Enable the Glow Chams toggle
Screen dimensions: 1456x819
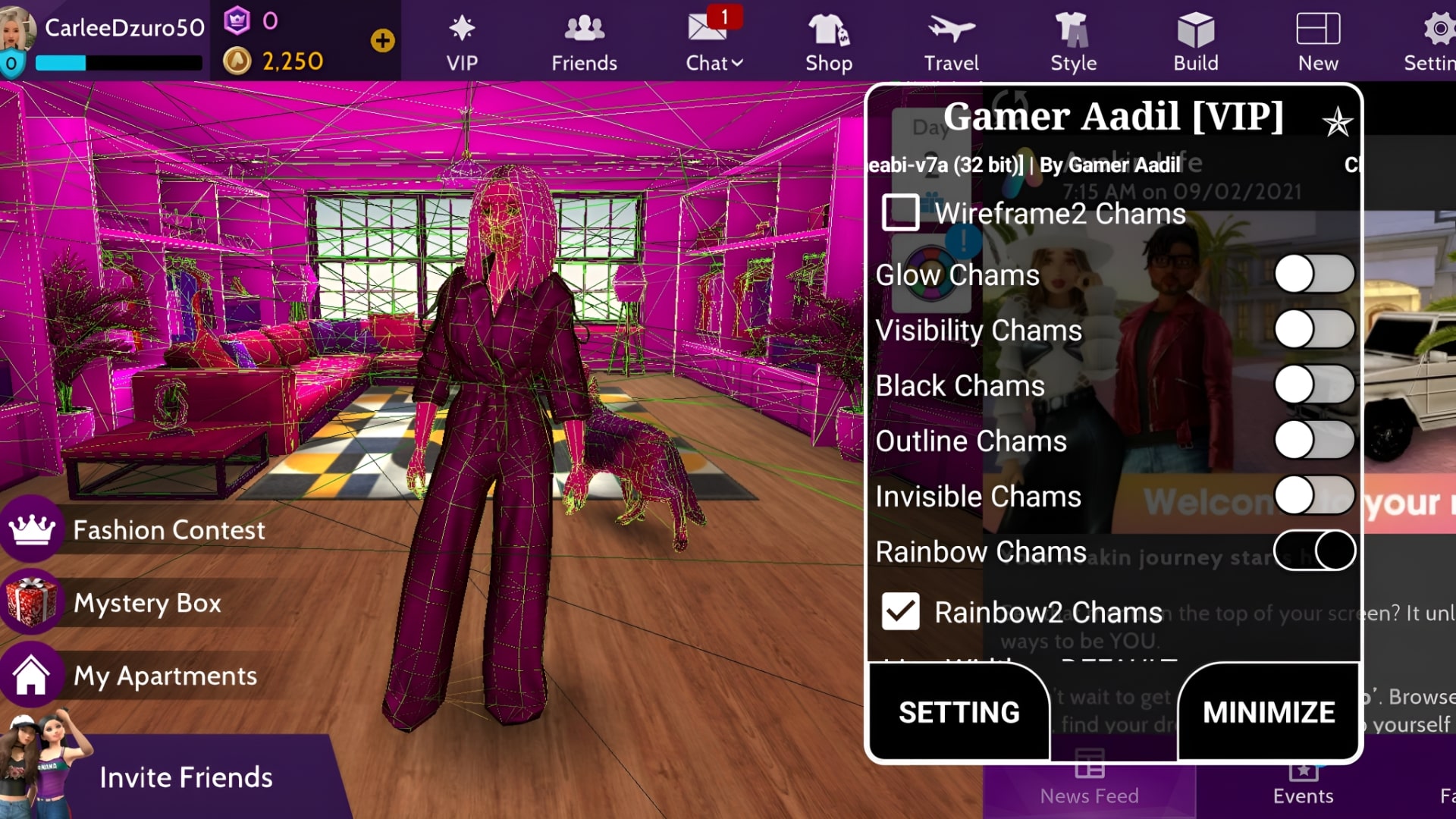pos(1313,275)
